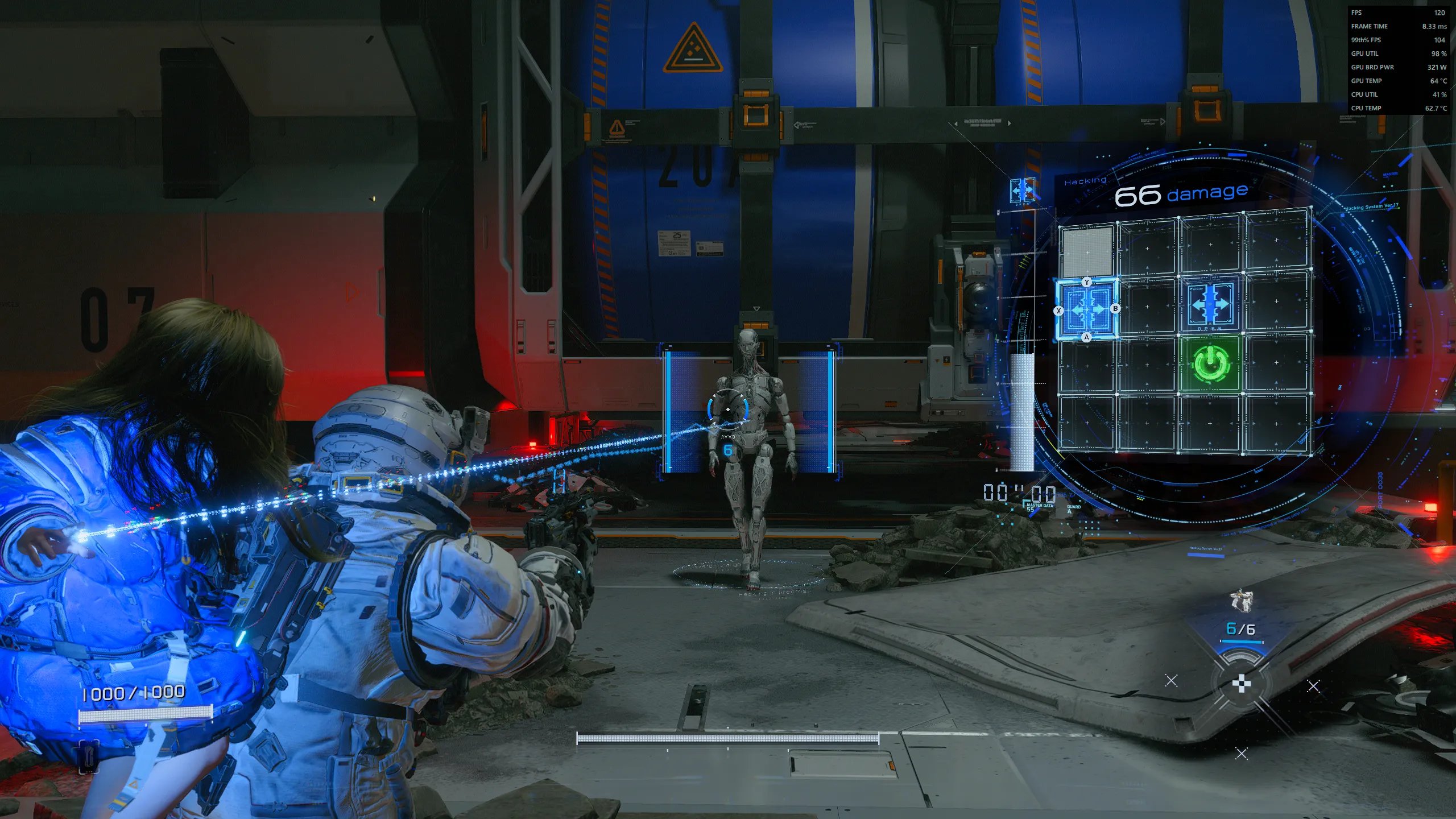The width and height of the screenshot is (1456, 819).
Task: Select the green power node tile
Action: click(x=1210, y=363)
